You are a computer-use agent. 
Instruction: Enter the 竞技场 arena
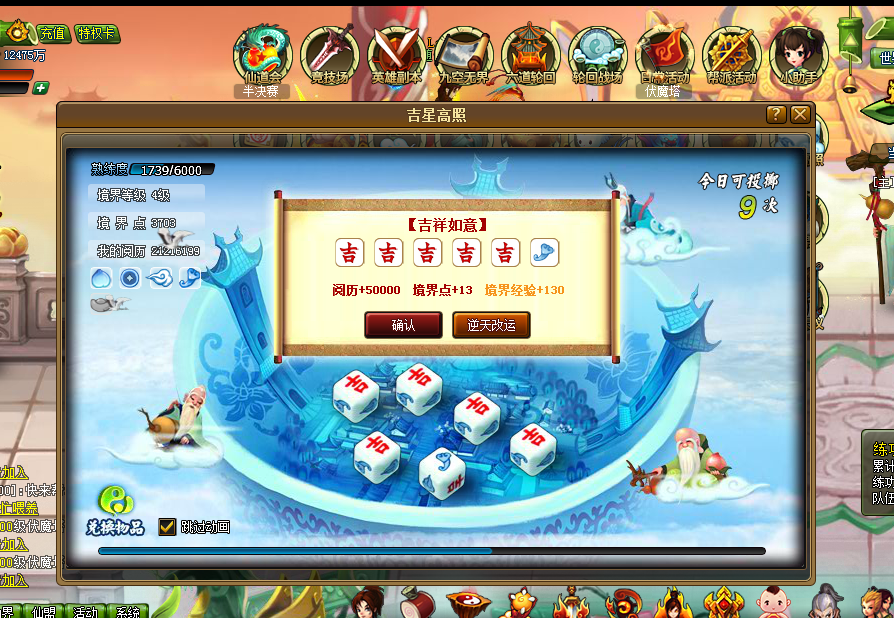330,53
